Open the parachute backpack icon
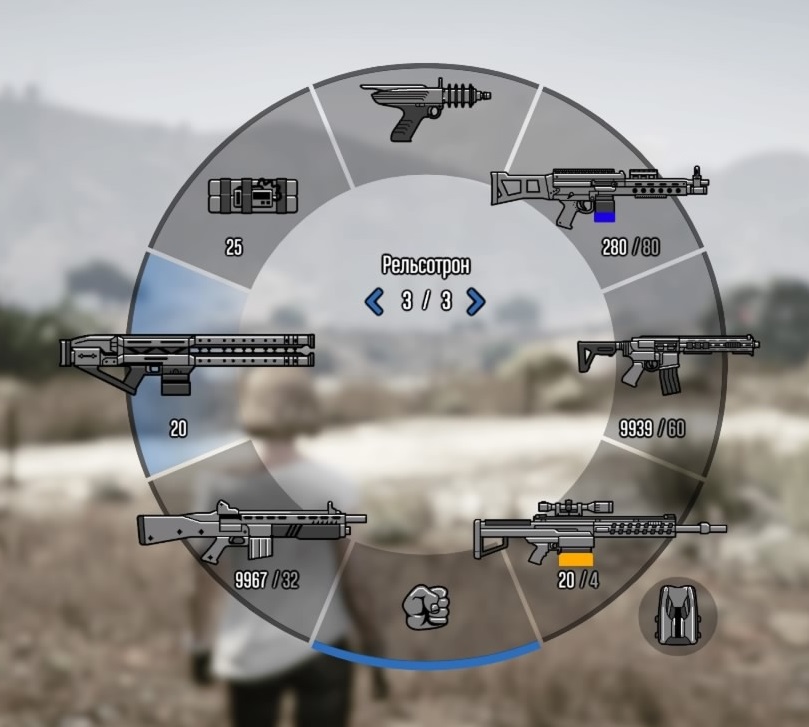The height and width of the screenshot is (727, 809). 678,617
